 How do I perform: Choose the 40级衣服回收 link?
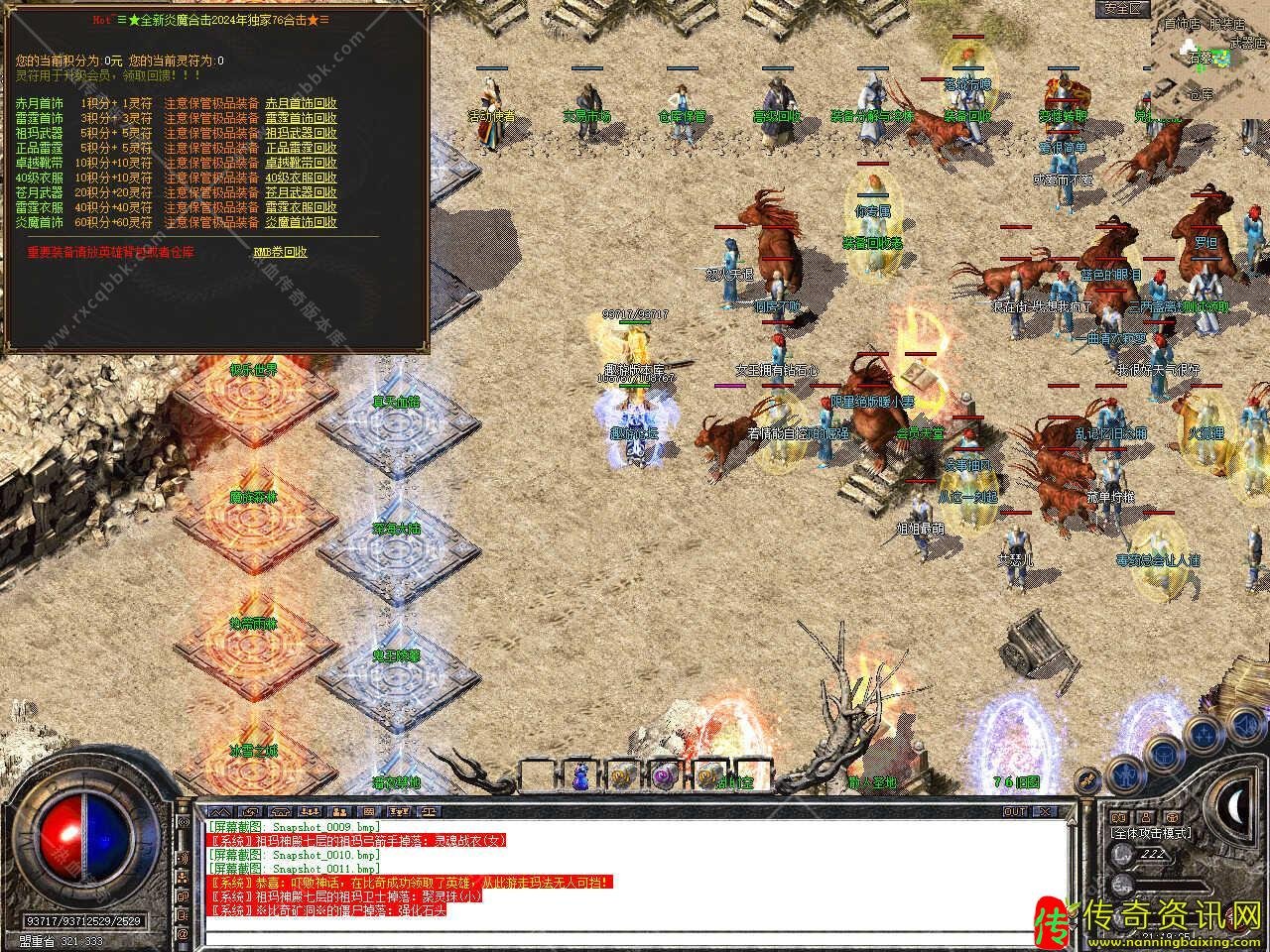301,178
